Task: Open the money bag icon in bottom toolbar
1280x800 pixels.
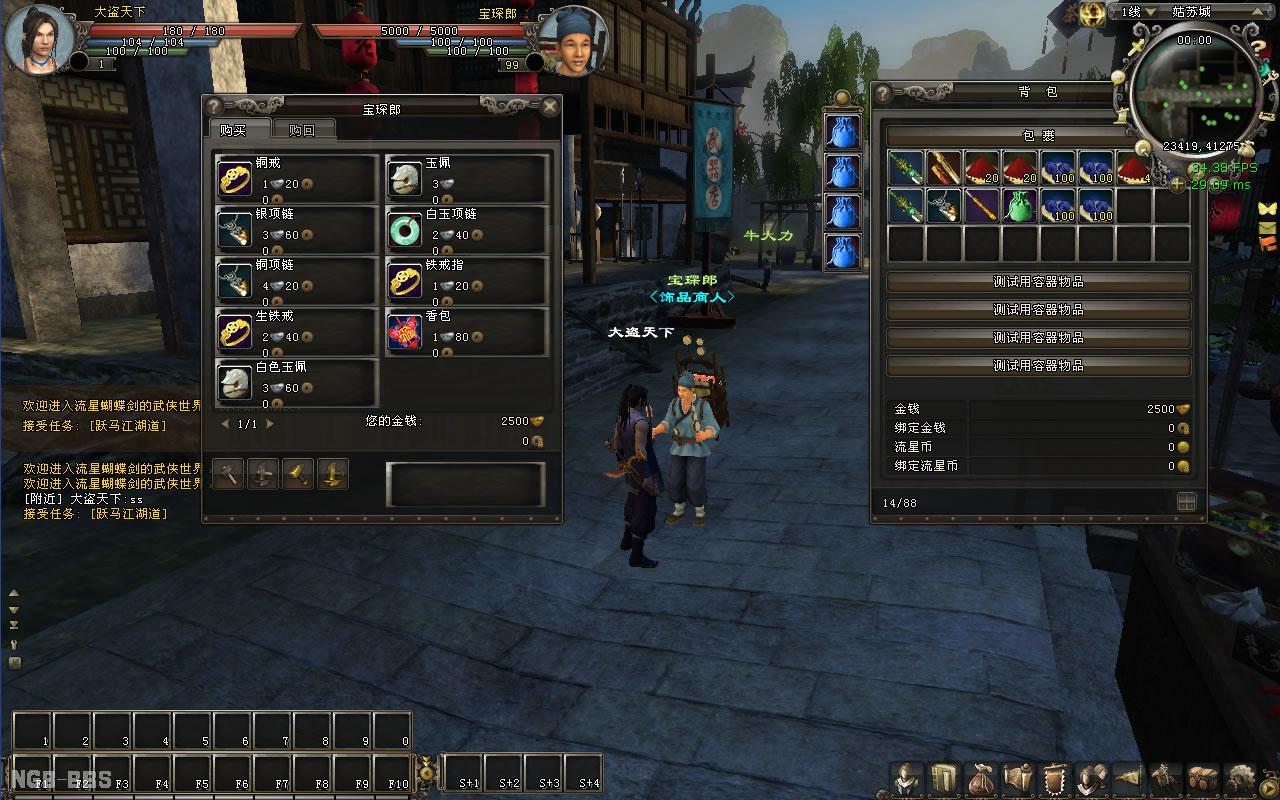Action: click(x=979, y=778)
